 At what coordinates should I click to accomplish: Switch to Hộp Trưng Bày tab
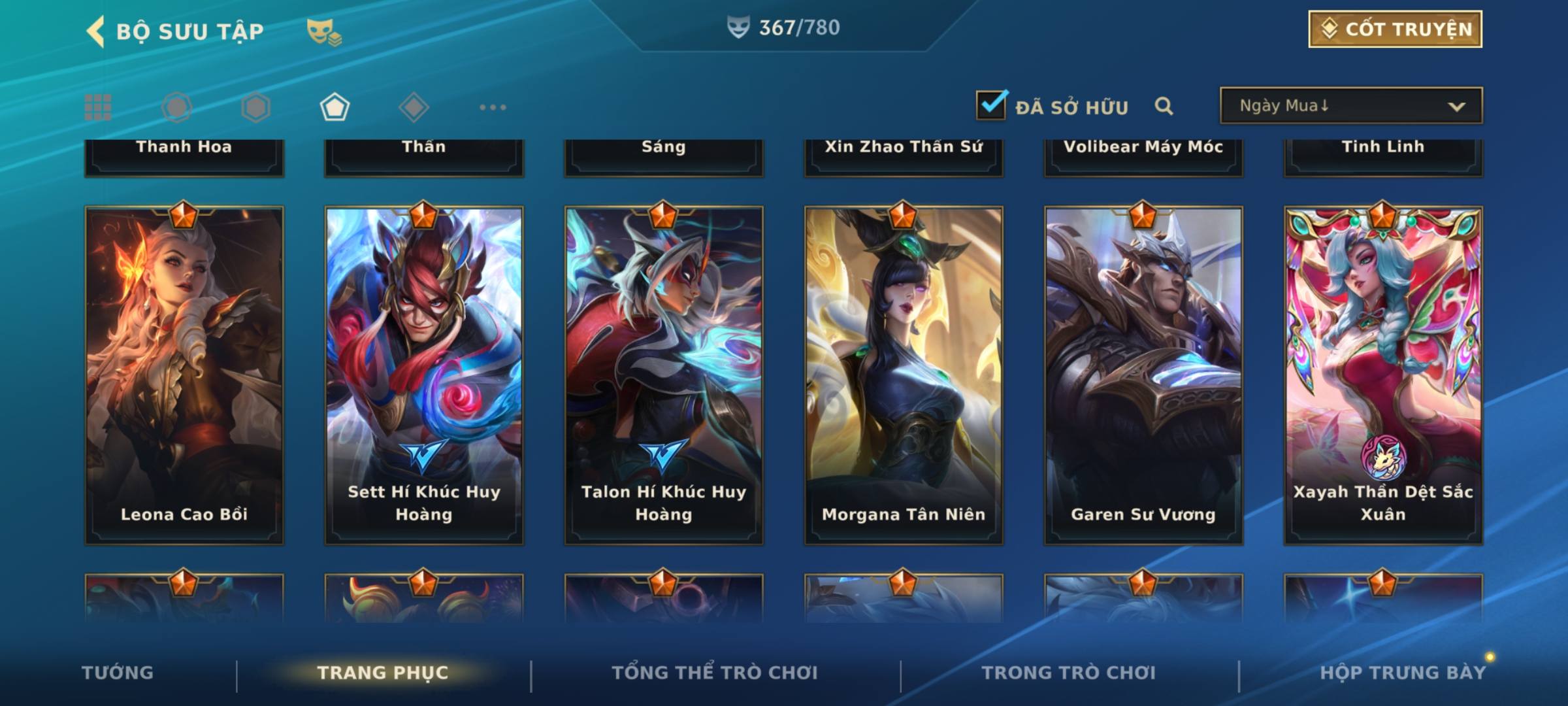pyautogui.click(x=1403, y=673)
